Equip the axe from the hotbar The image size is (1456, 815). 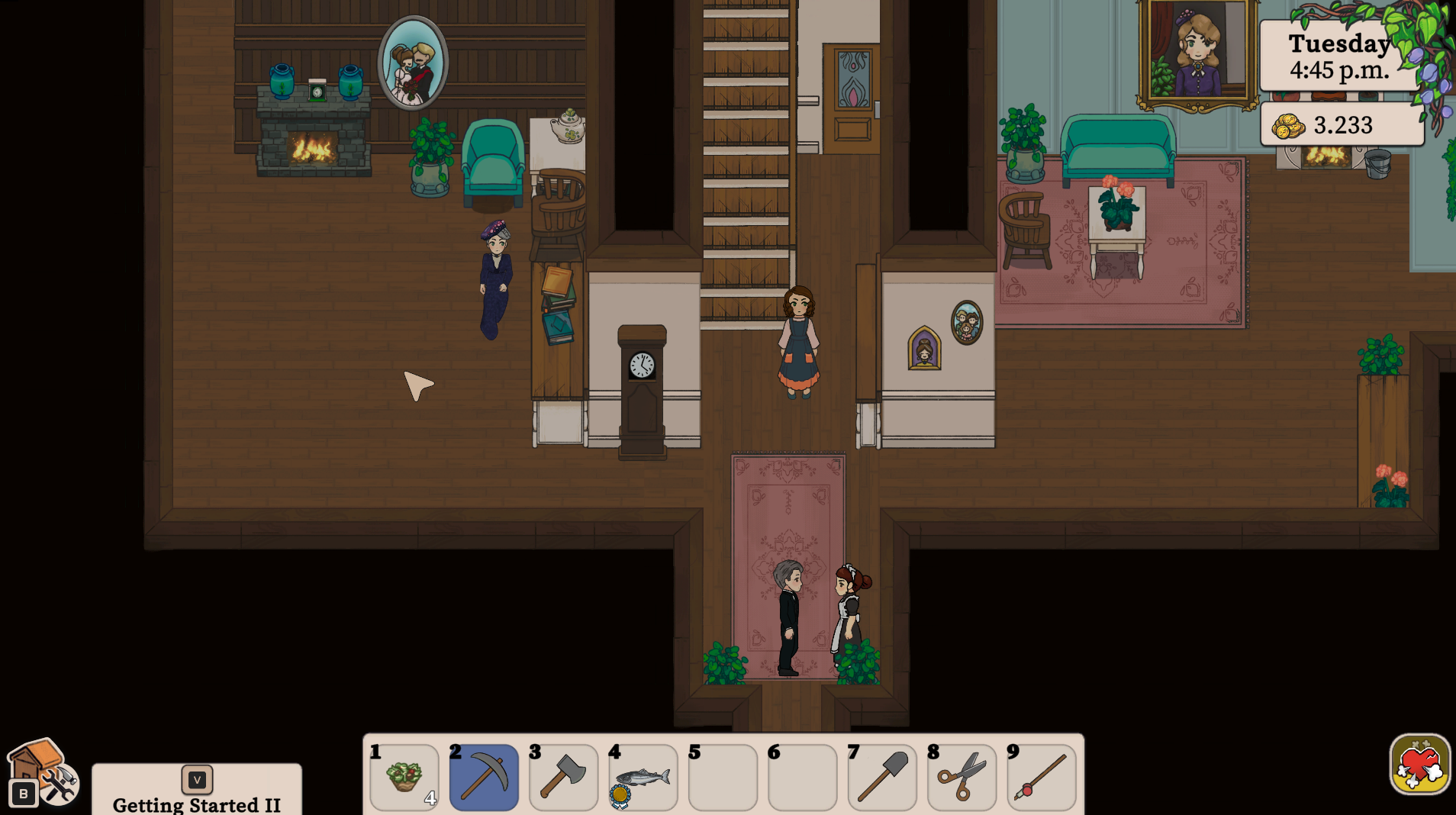click(x=563, y=777)
